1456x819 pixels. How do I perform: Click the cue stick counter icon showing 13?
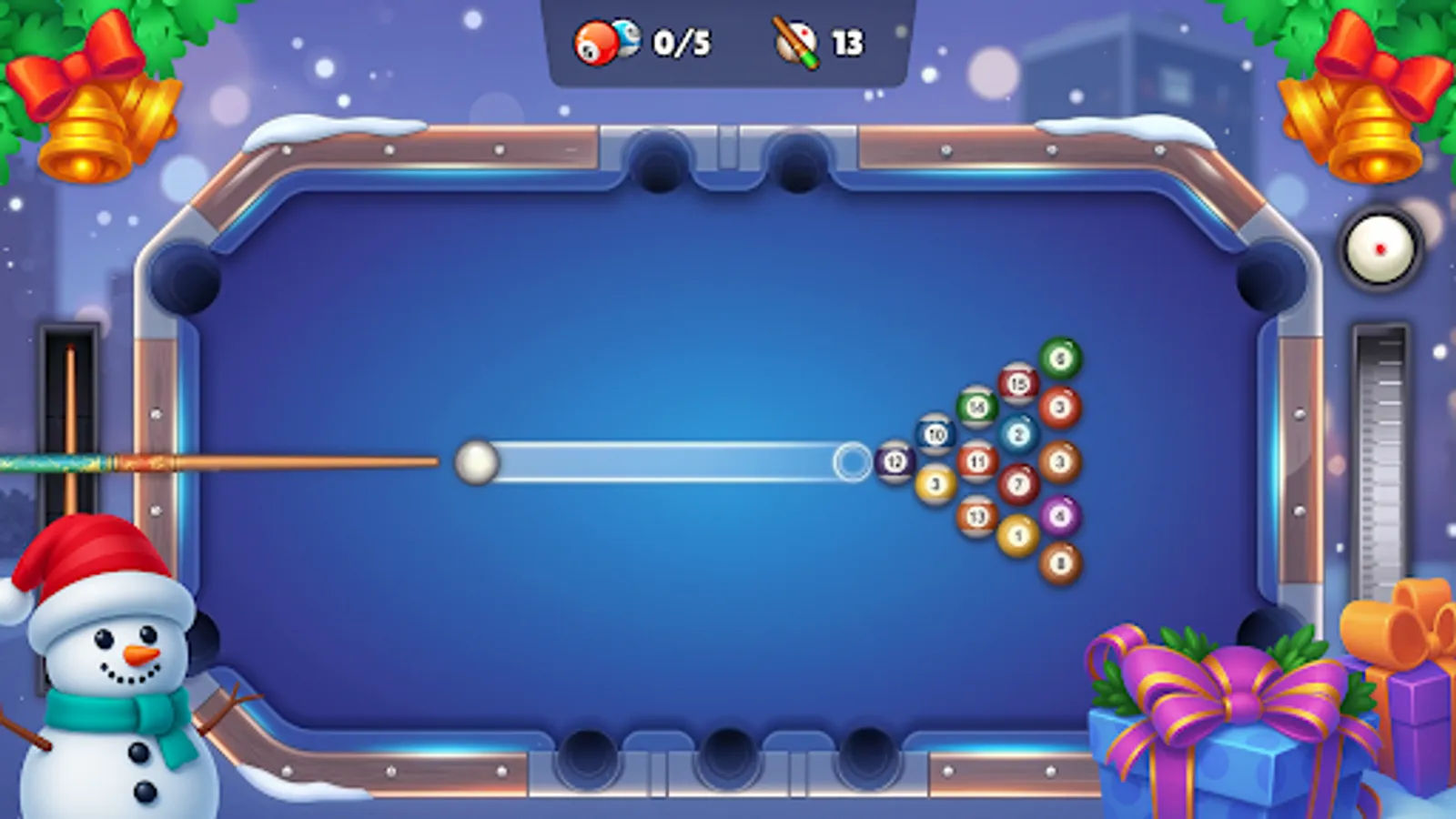click(x=794, y=40)
